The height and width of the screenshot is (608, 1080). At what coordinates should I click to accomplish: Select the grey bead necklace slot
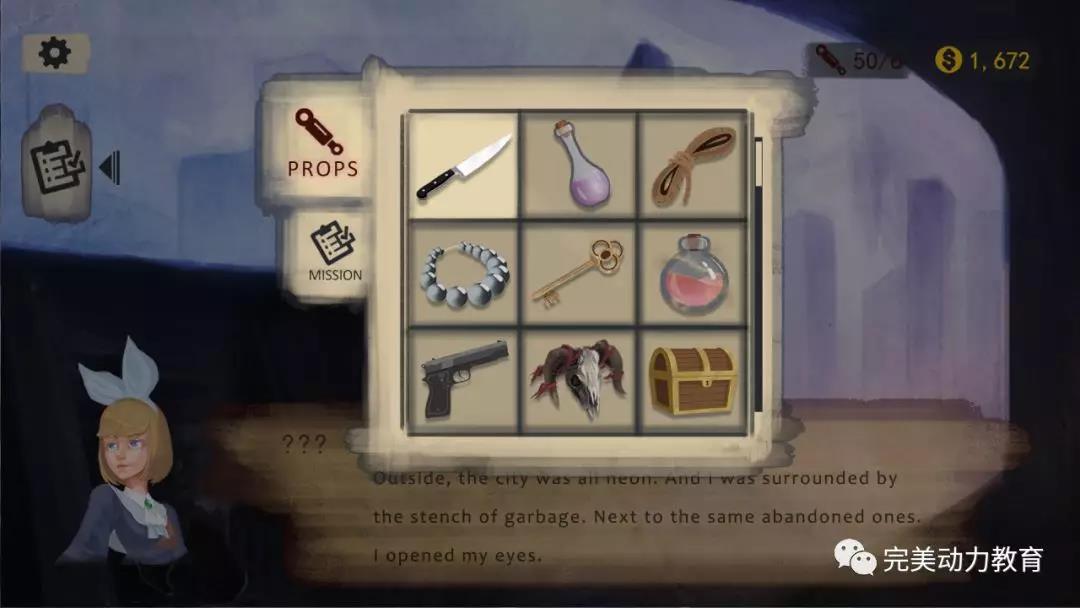point(464,273)
